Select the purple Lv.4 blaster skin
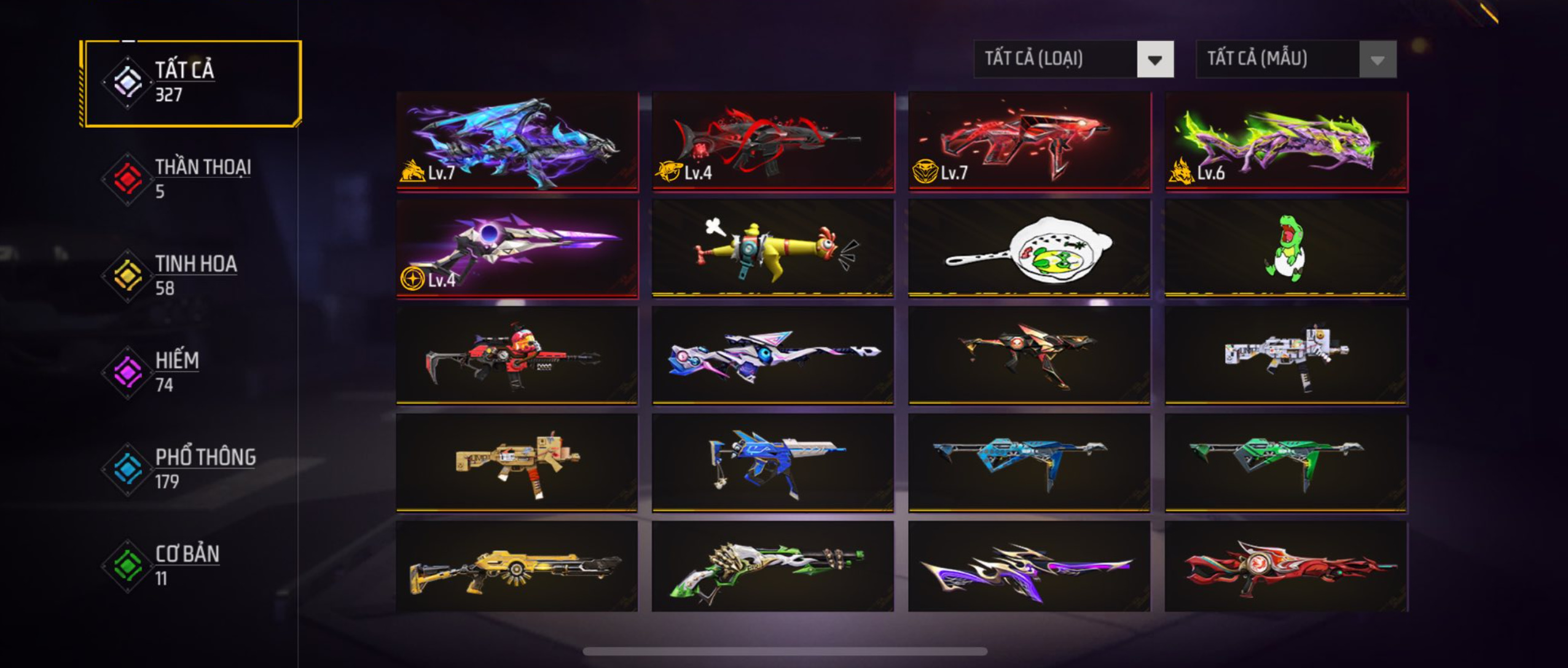 tap(517, 249)
